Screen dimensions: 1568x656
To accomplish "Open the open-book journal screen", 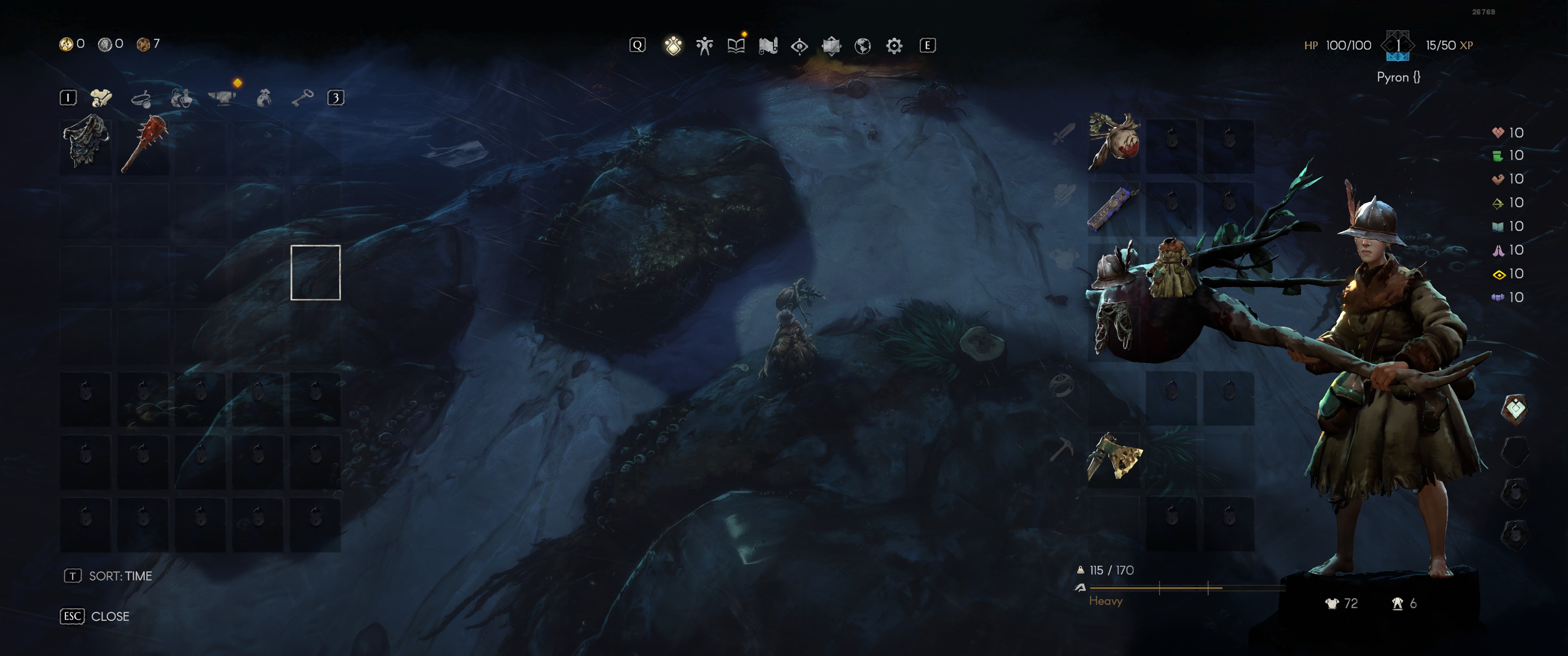I will (736, 46).
